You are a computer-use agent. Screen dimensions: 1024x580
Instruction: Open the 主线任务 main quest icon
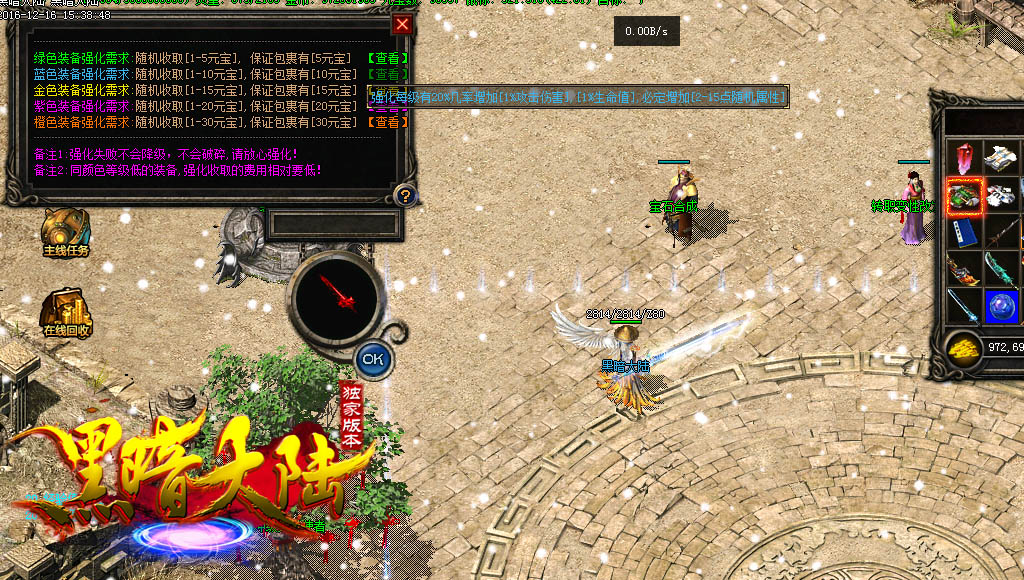(66, 232)
